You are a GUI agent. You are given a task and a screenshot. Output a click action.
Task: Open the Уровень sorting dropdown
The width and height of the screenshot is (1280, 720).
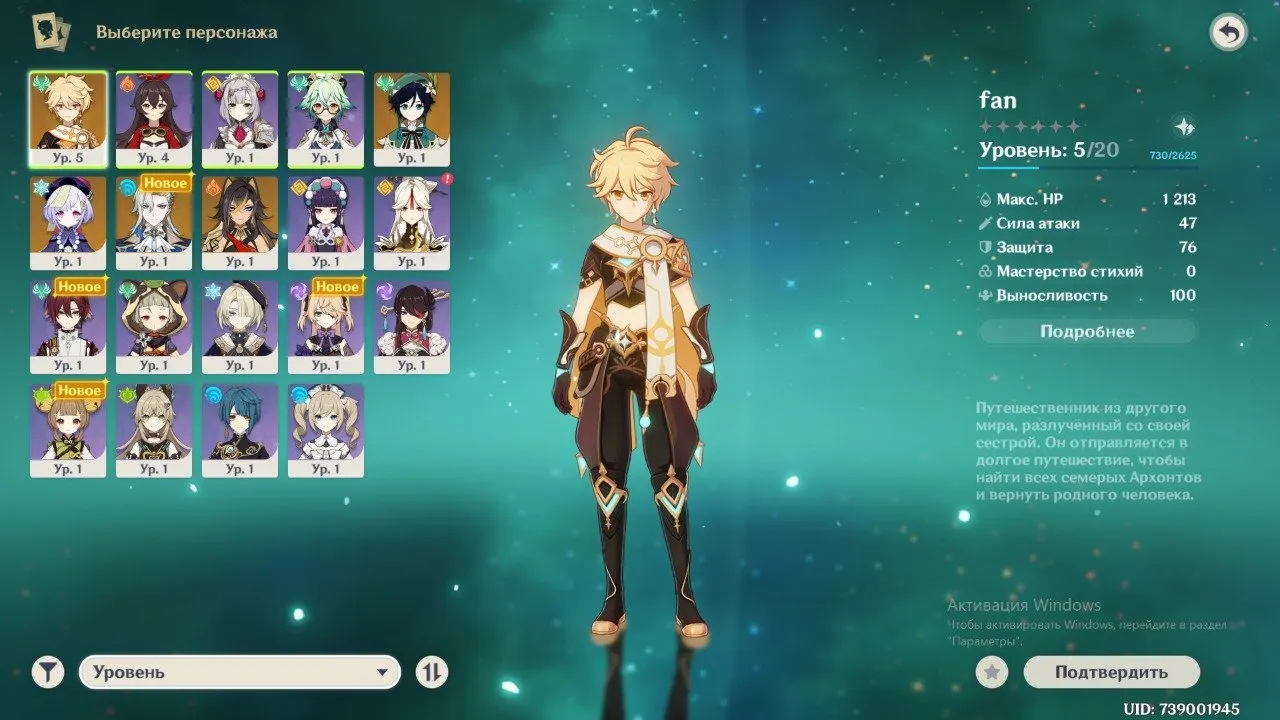240,672
